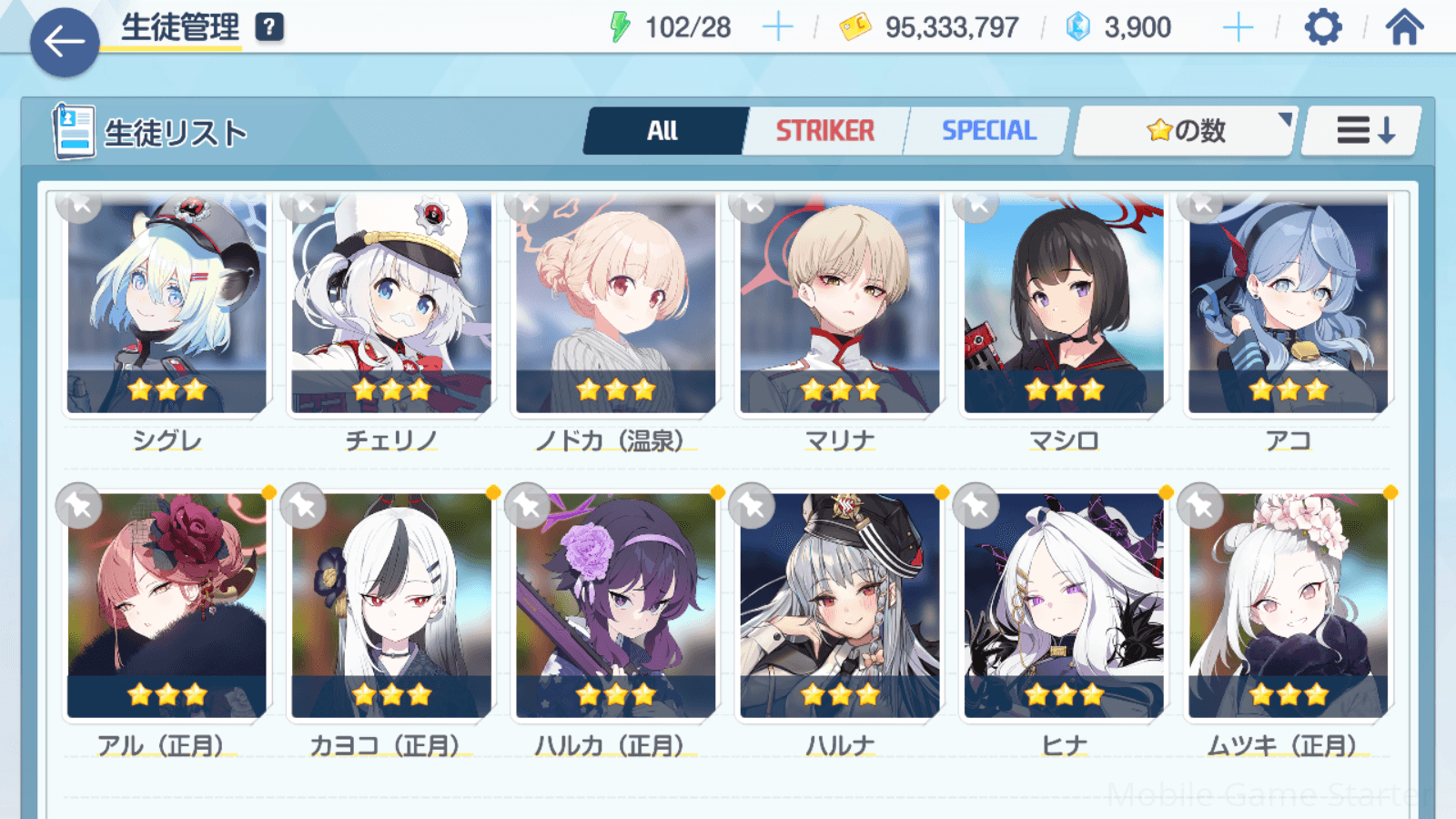This screenshot has width=1456, height=819.
Task: Toggle the sort order direction button
Action: pos(1363,131)
